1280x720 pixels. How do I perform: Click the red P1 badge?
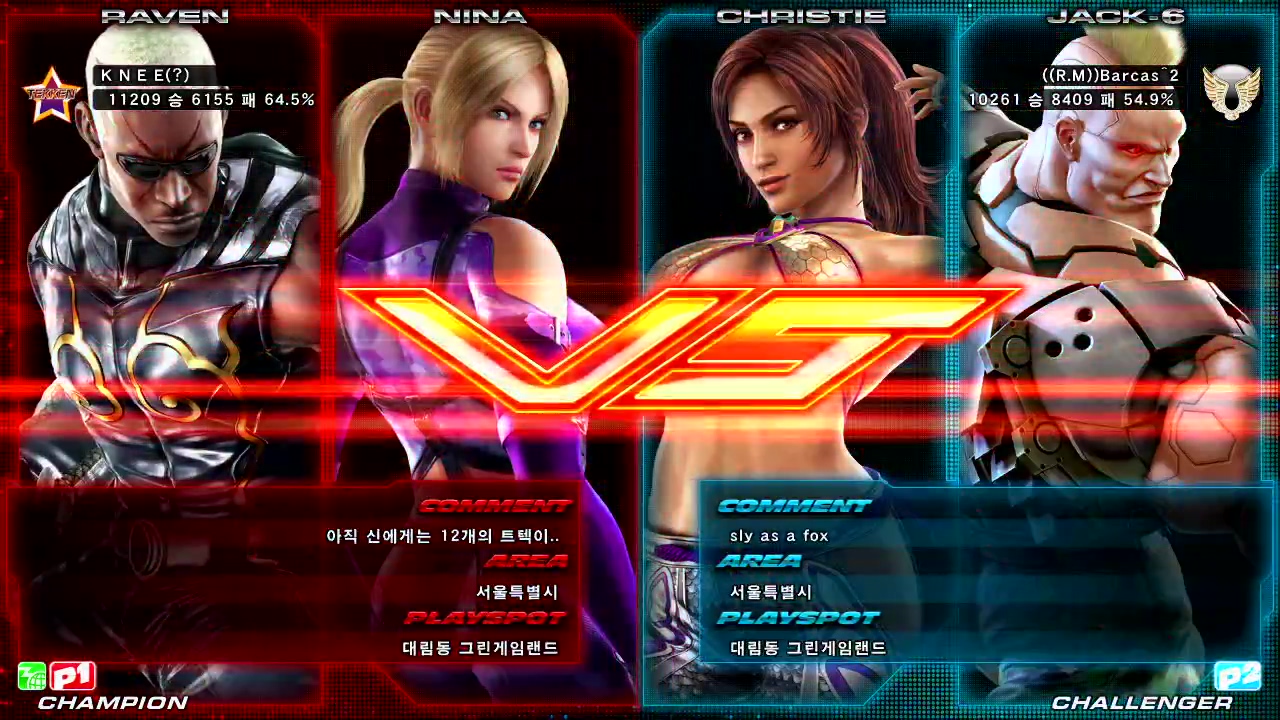pyautogui.click(x=72, y=677)
